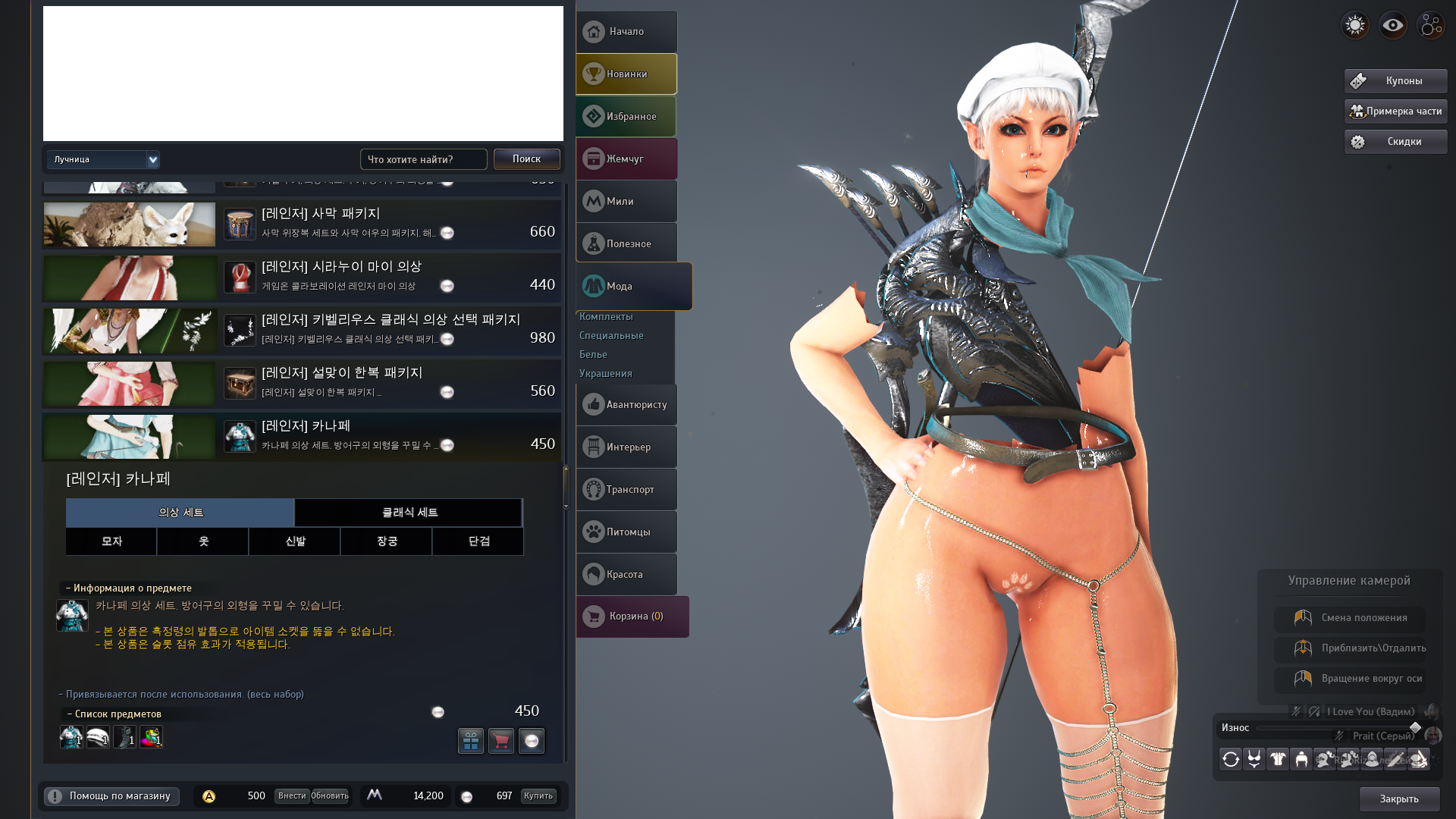Open the Лучница class dropdown
Screen dimensions: 1456x819
103,159
